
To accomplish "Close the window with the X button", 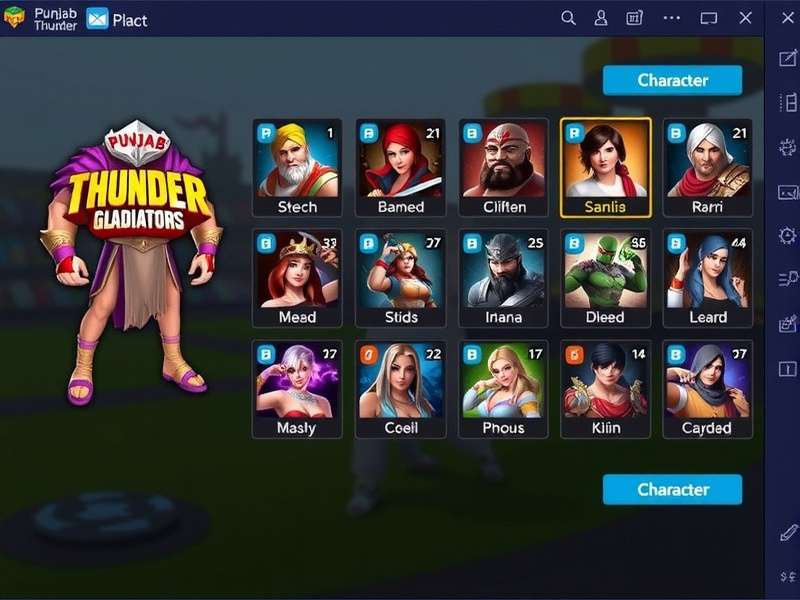I will [x=745, y=18].
